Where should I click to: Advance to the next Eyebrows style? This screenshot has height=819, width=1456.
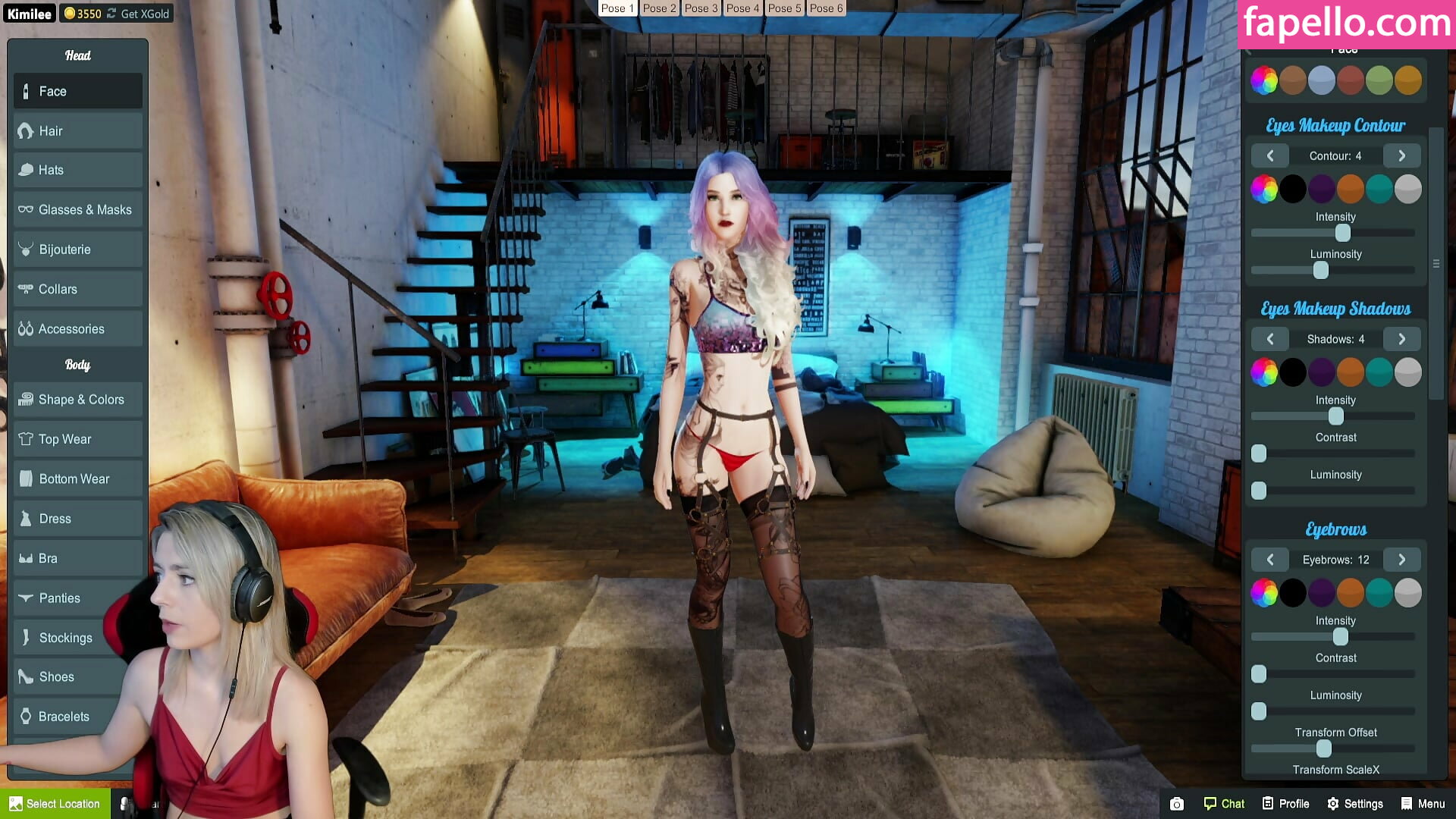coord(1401,560)
